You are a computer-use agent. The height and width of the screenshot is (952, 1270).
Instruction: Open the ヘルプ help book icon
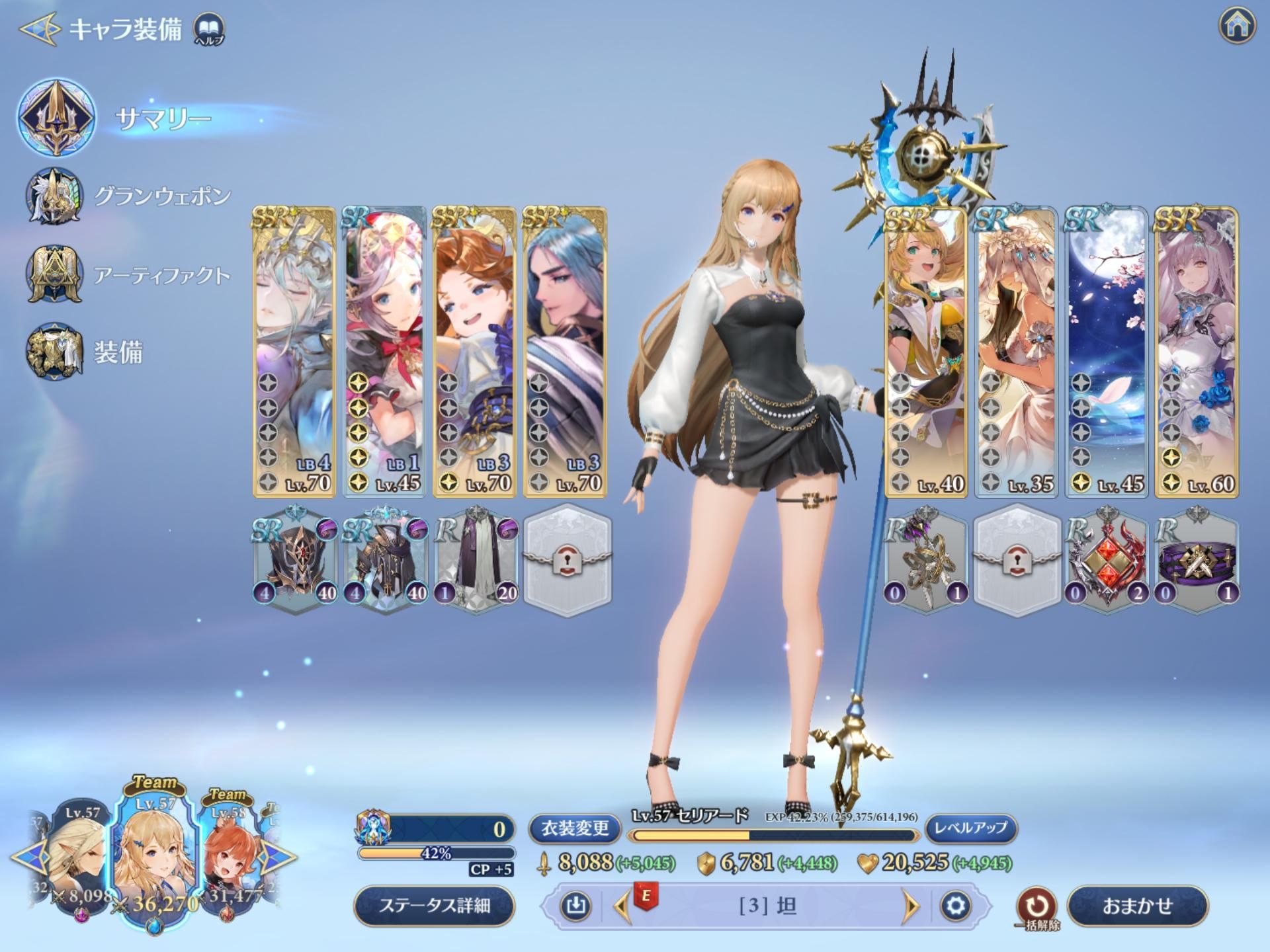coord(209,29)
